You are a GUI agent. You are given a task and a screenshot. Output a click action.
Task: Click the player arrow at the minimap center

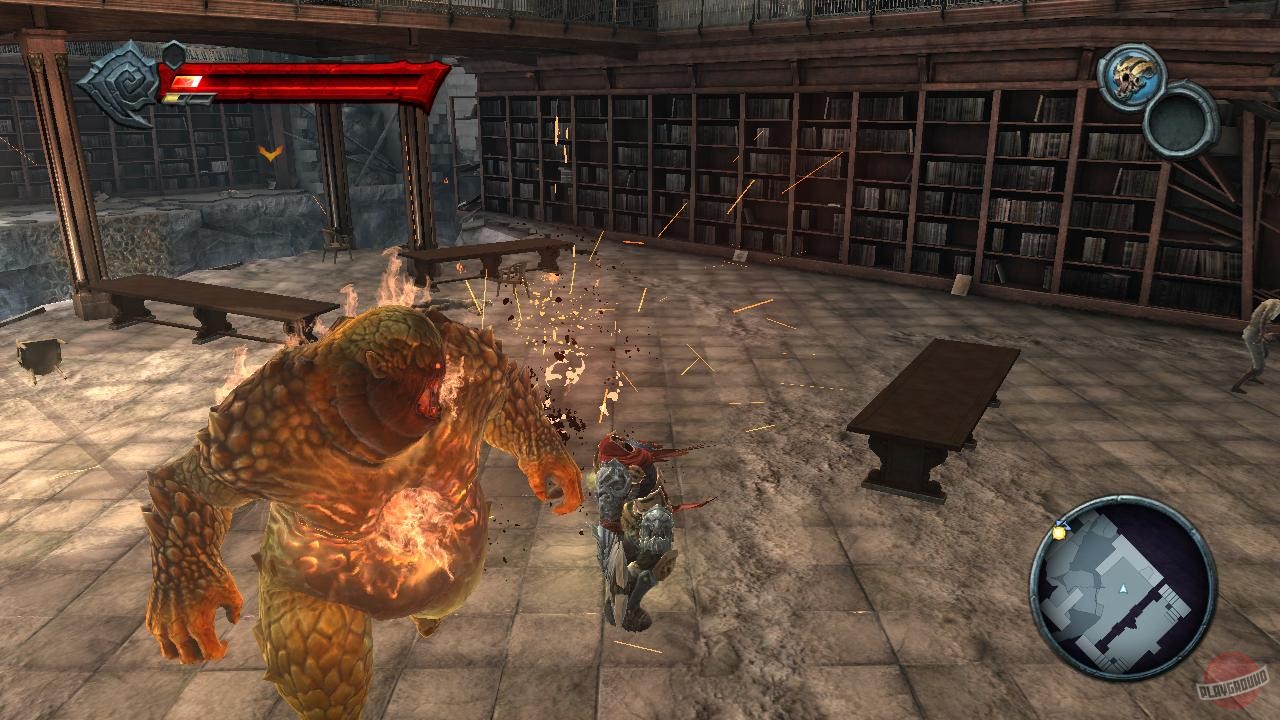click(x=1124, y=588)
